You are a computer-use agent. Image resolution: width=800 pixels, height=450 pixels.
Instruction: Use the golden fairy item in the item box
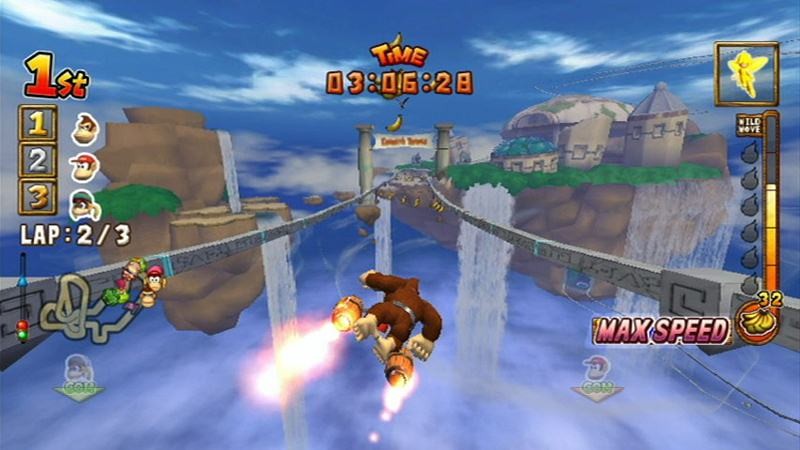(x=746, y=74)
